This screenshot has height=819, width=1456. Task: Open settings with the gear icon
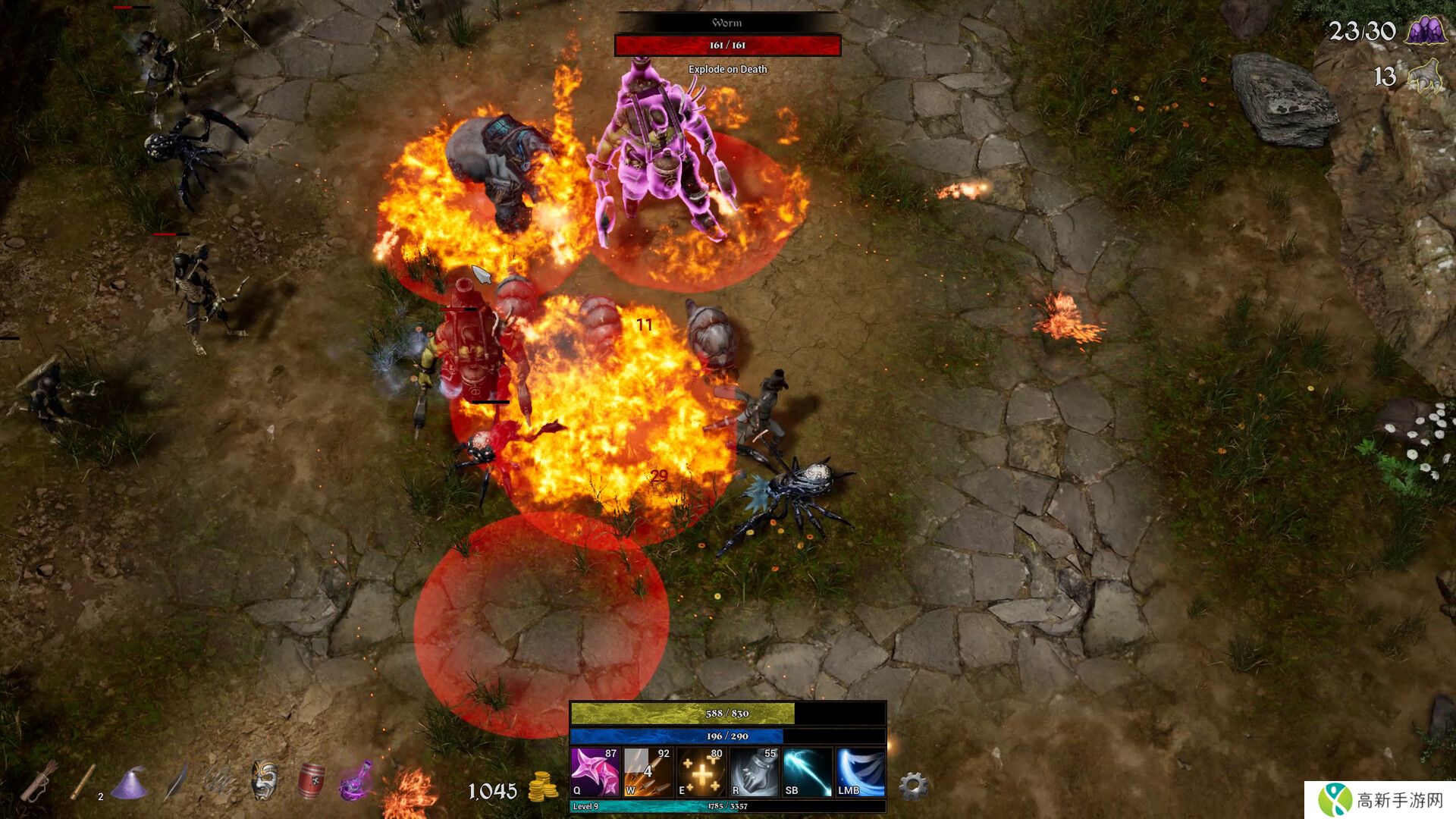[913, 786]
